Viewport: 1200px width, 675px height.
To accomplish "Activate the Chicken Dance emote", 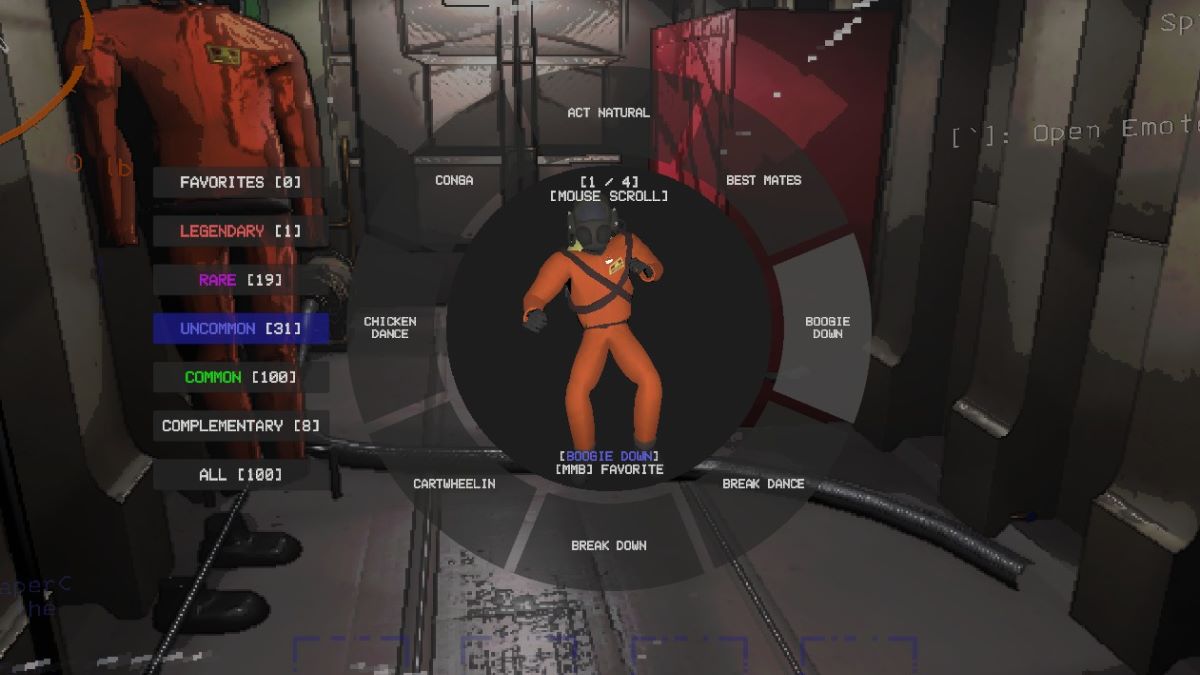I will coord(390,327).
